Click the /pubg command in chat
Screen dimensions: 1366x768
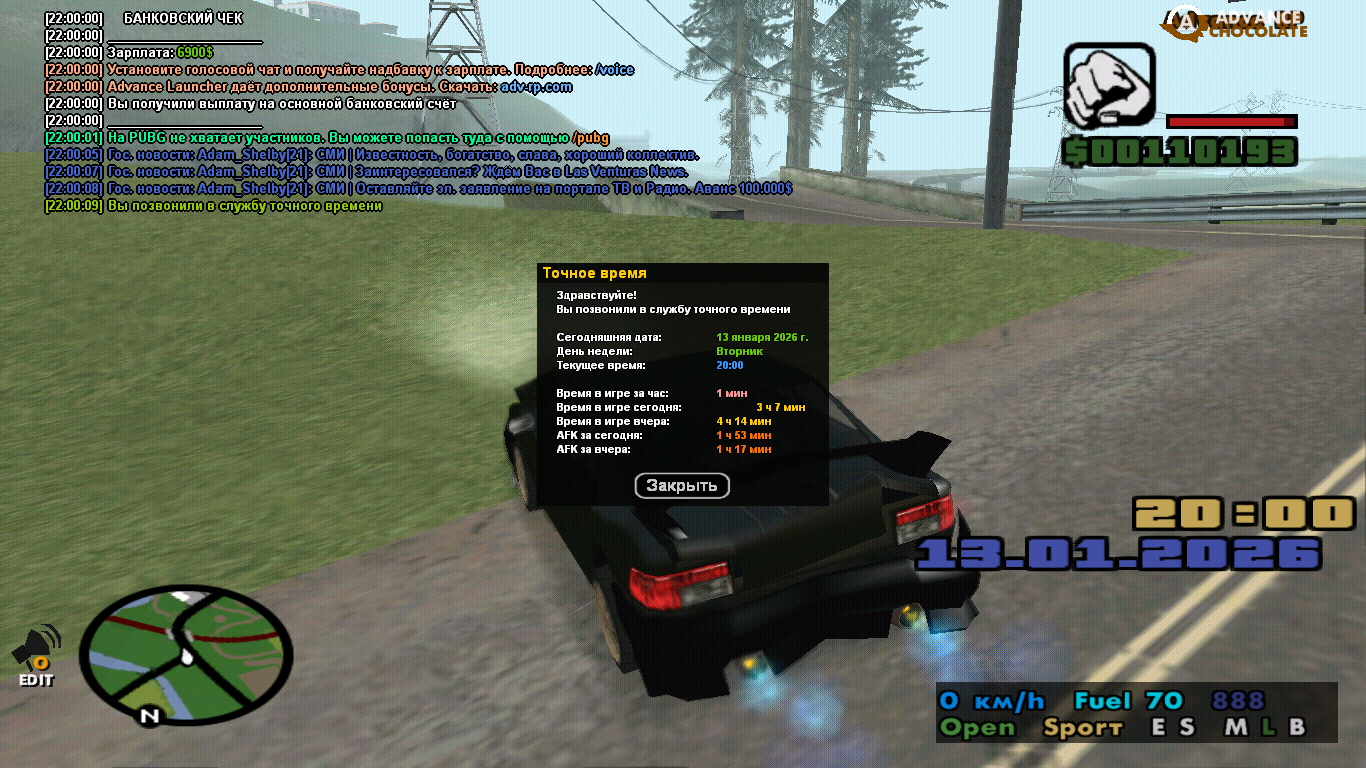(x=590, y=138)
